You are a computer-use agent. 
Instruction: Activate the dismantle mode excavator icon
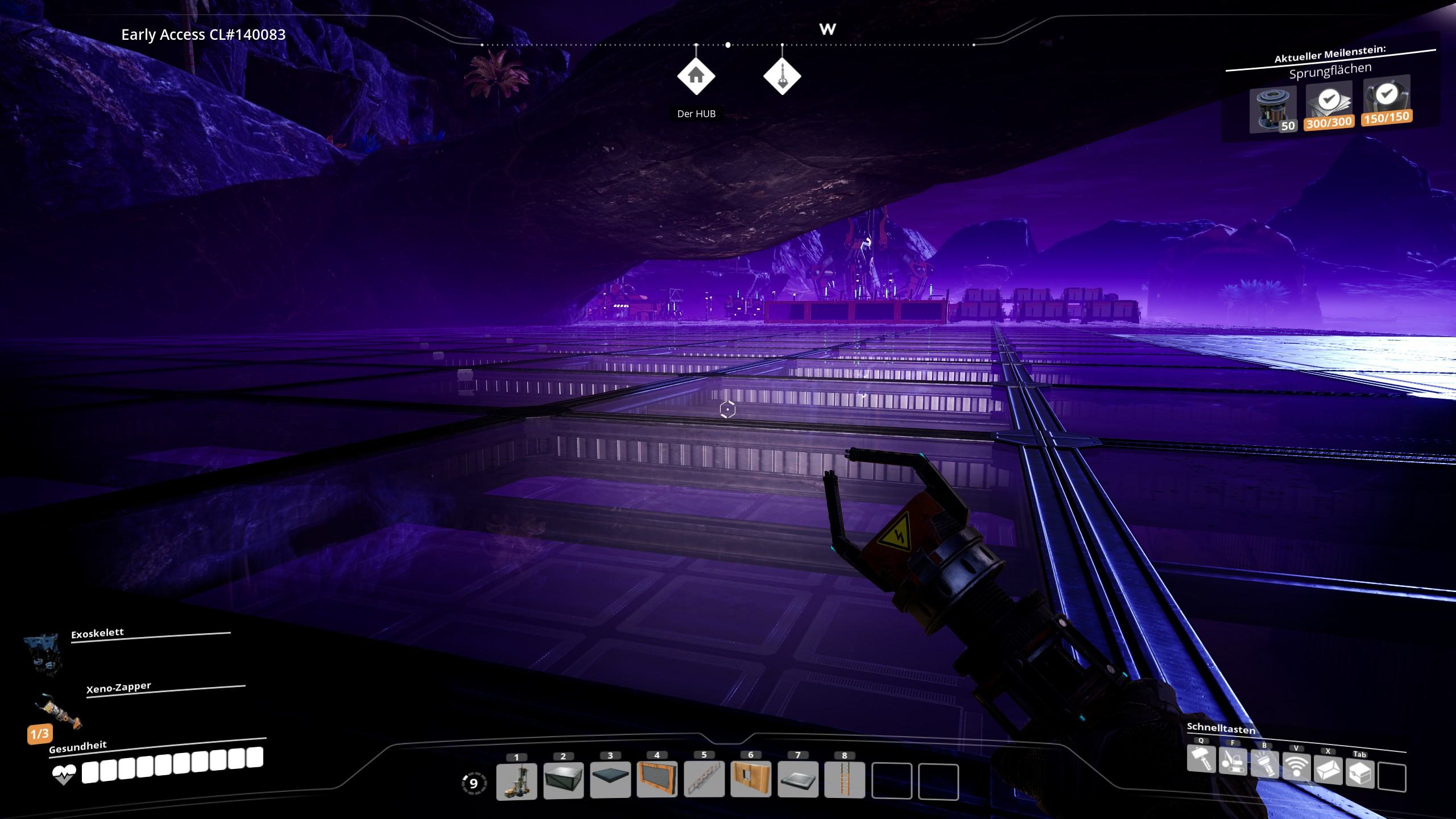(1233, 762)
